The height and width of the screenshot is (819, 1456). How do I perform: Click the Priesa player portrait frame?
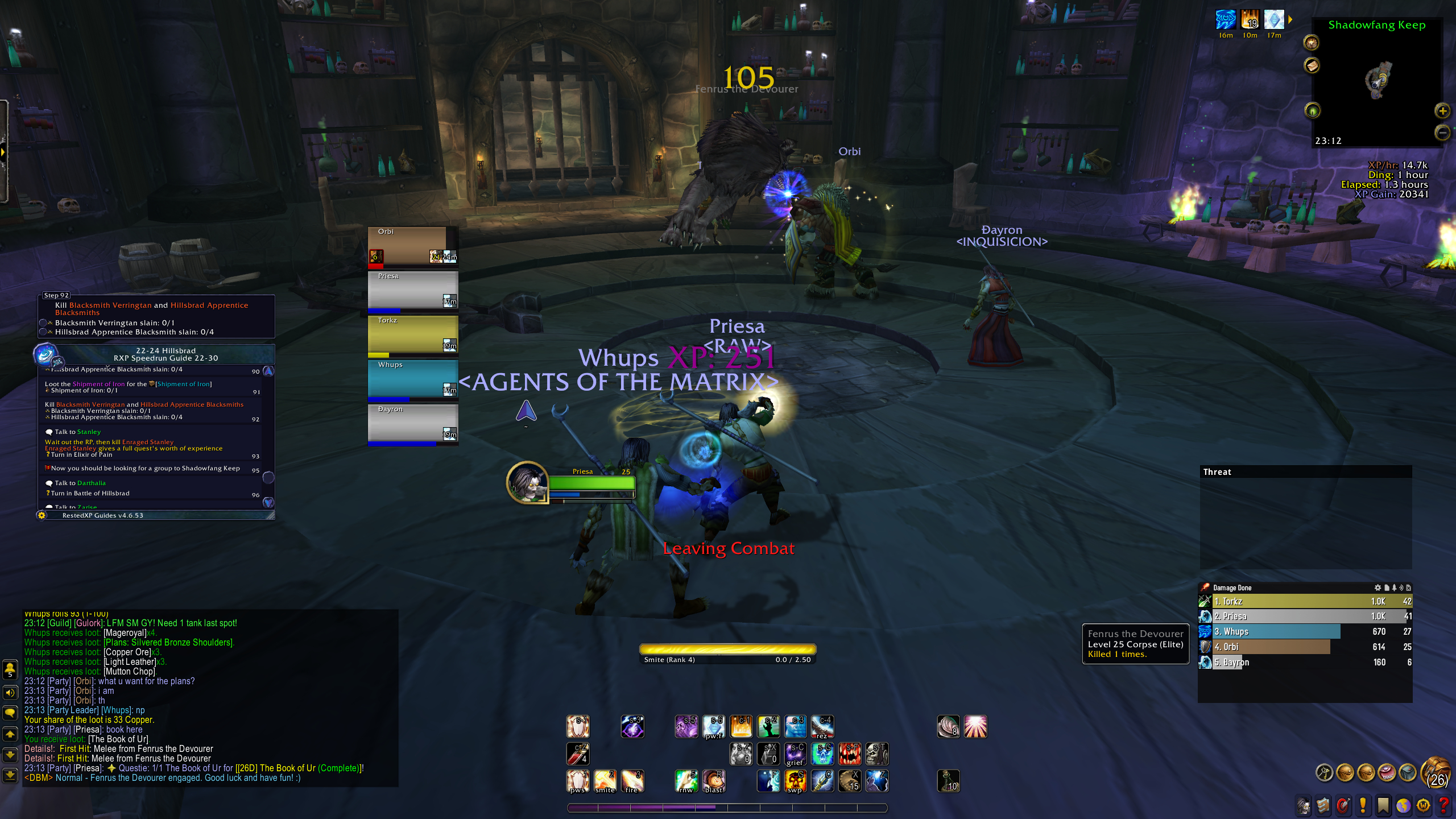point(528,482)
